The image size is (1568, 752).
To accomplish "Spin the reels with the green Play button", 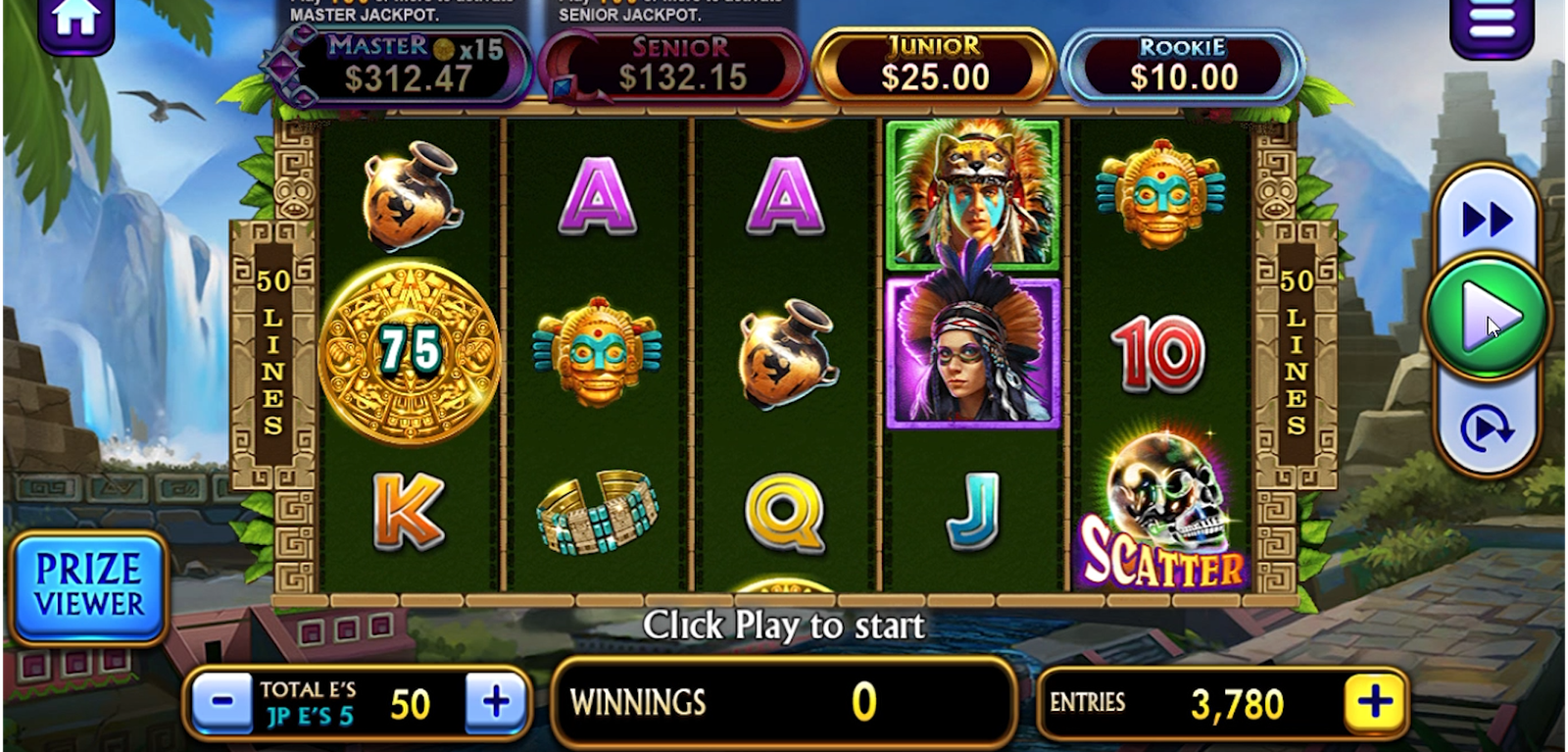I will tap(1487, 316).
